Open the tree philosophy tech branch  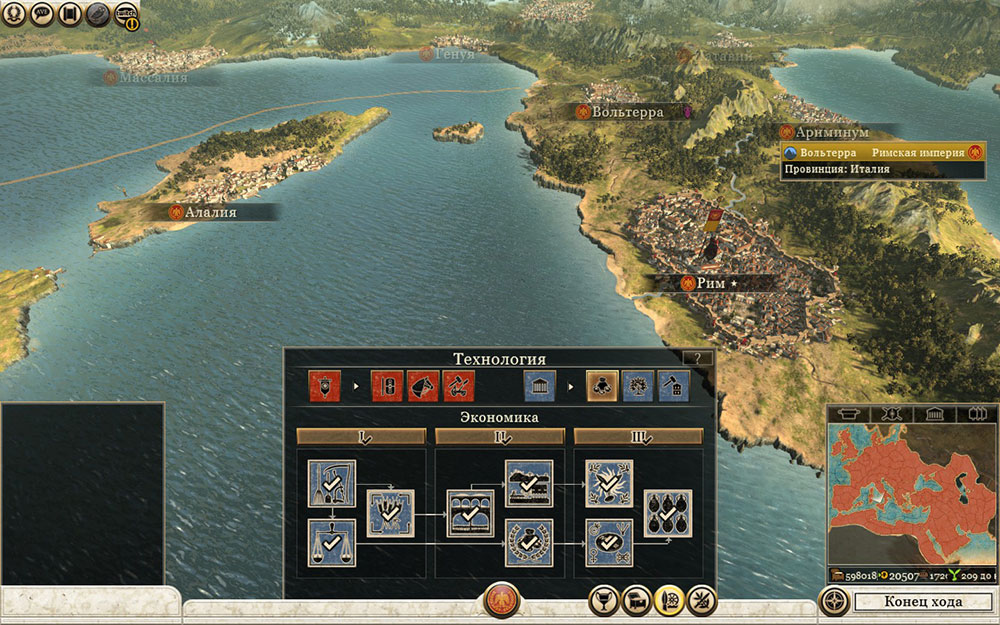point(638,385)
